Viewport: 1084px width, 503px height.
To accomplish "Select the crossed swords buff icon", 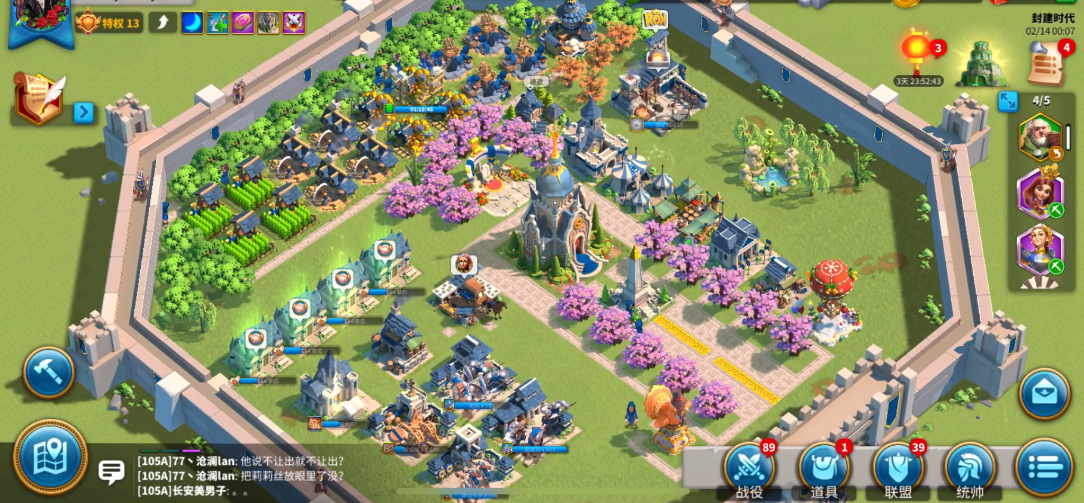I will (294, 23).
